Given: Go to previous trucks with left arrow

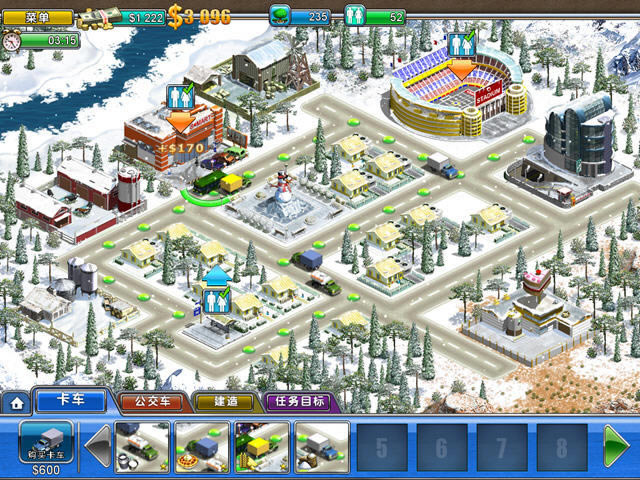Looking at the screenshot, I should (x=98, y=446).
